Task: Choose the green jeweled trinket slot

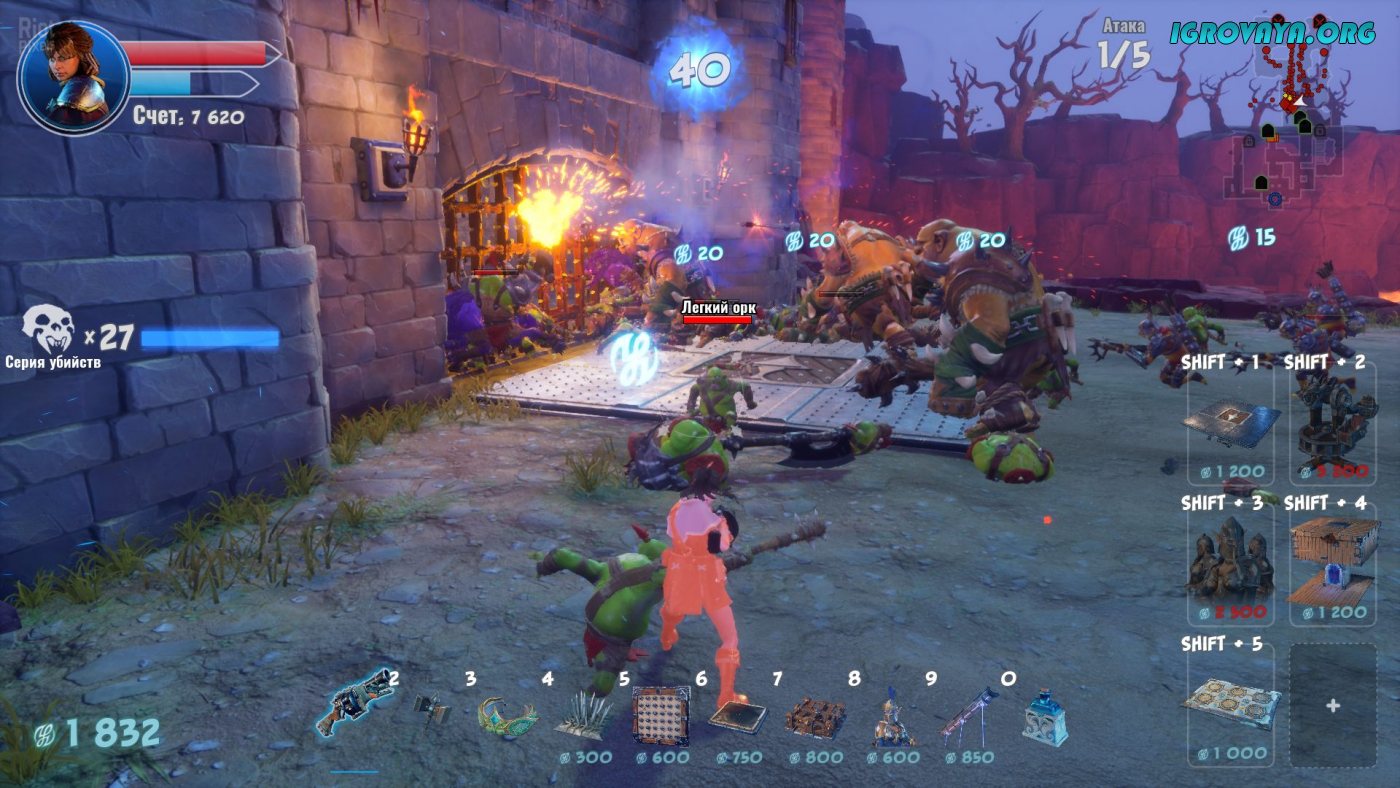Action: pos(507,716)
